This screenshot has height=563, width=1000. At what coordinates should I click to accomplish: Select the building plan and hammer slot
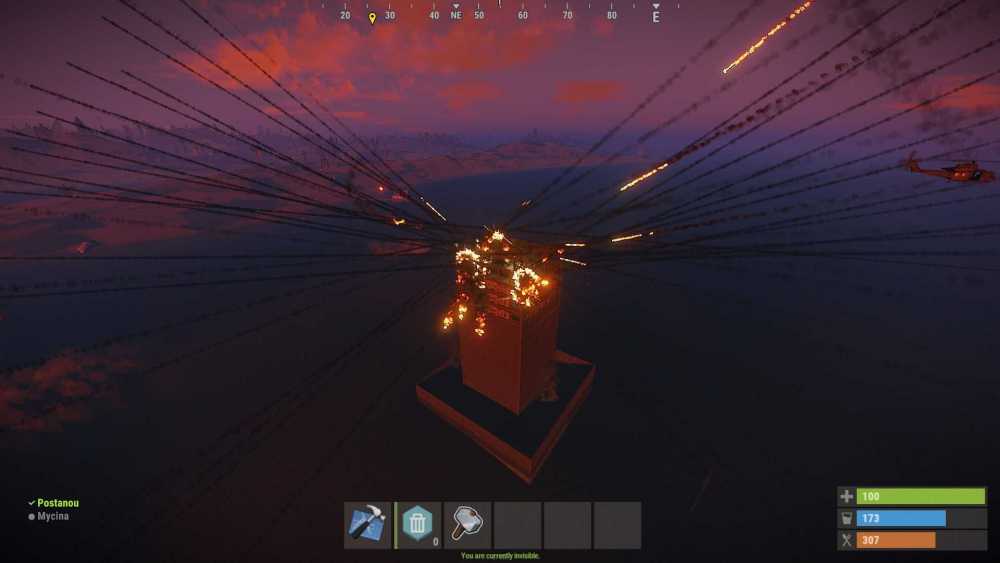pyautogui.click(x=367, y=525)
